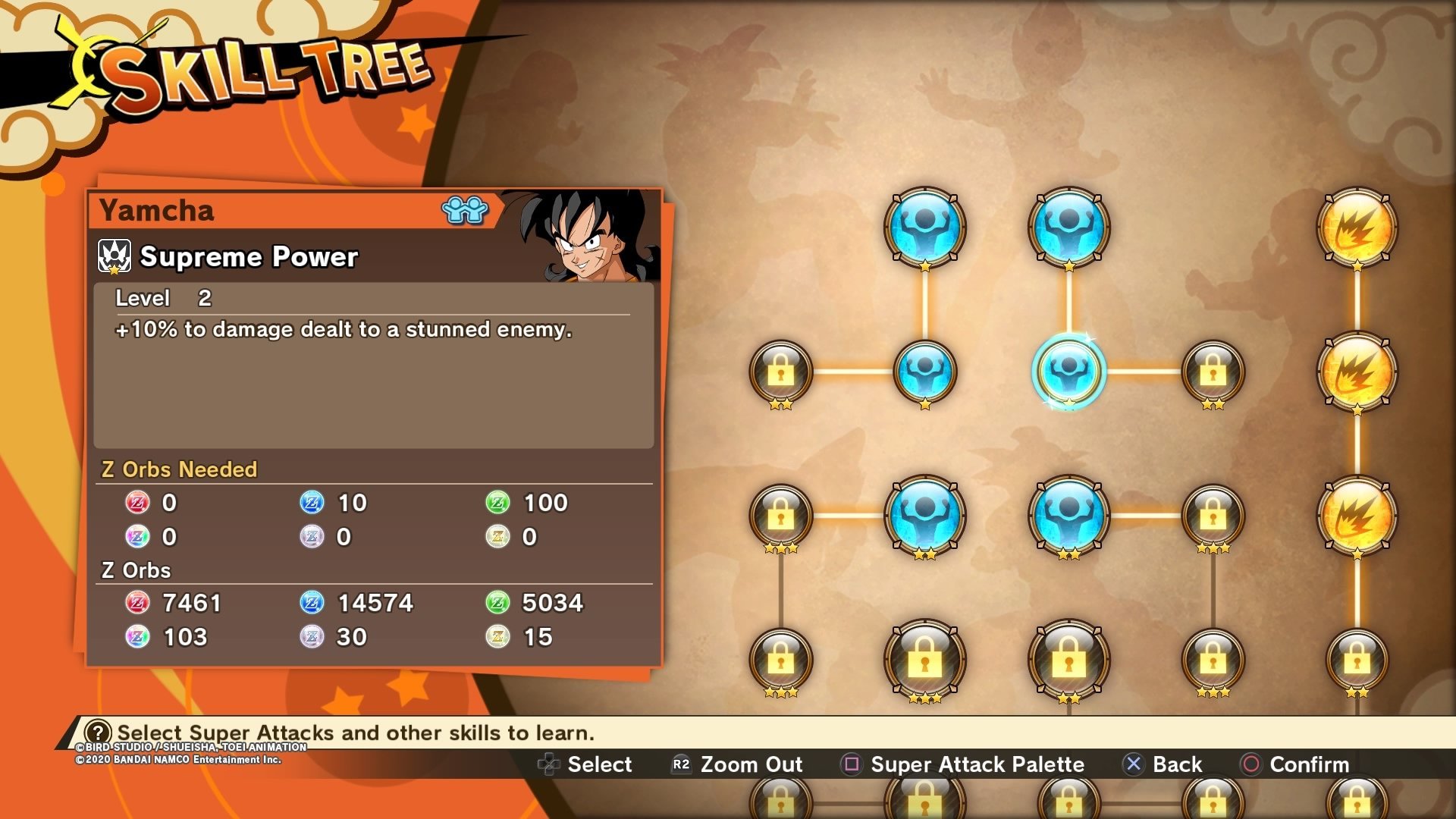
Task: Choose the blue skill node linked above highlighted node
Action: (x=1068, y=227)
